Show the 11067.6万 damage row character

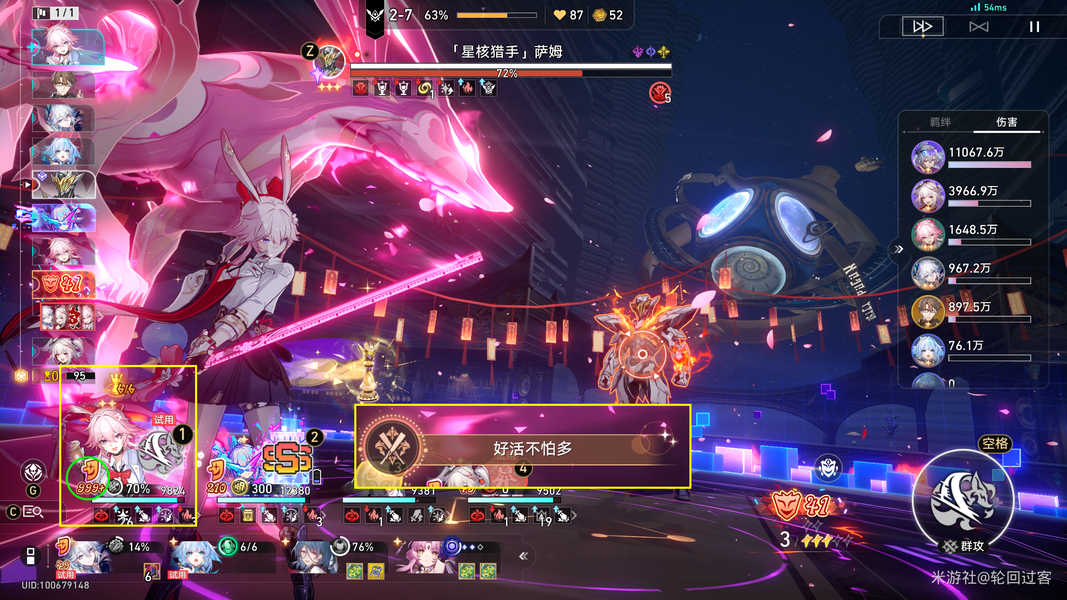click(929, 158)
